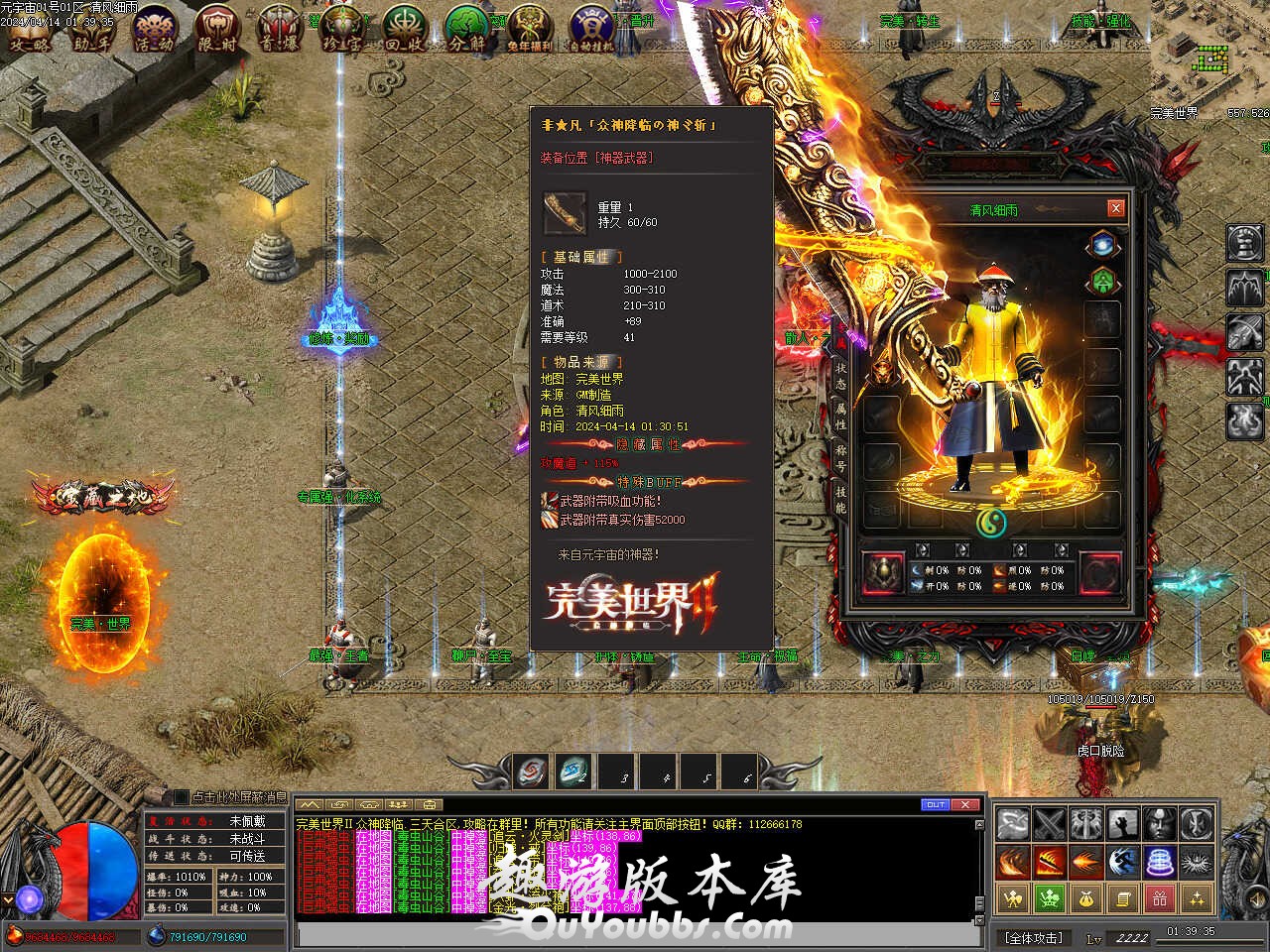The height and width of the screenshot is (952, 1270).
Task: Open the 攻略 strategy guide menu
Action: pyautogui.click(x=28, y=28)
